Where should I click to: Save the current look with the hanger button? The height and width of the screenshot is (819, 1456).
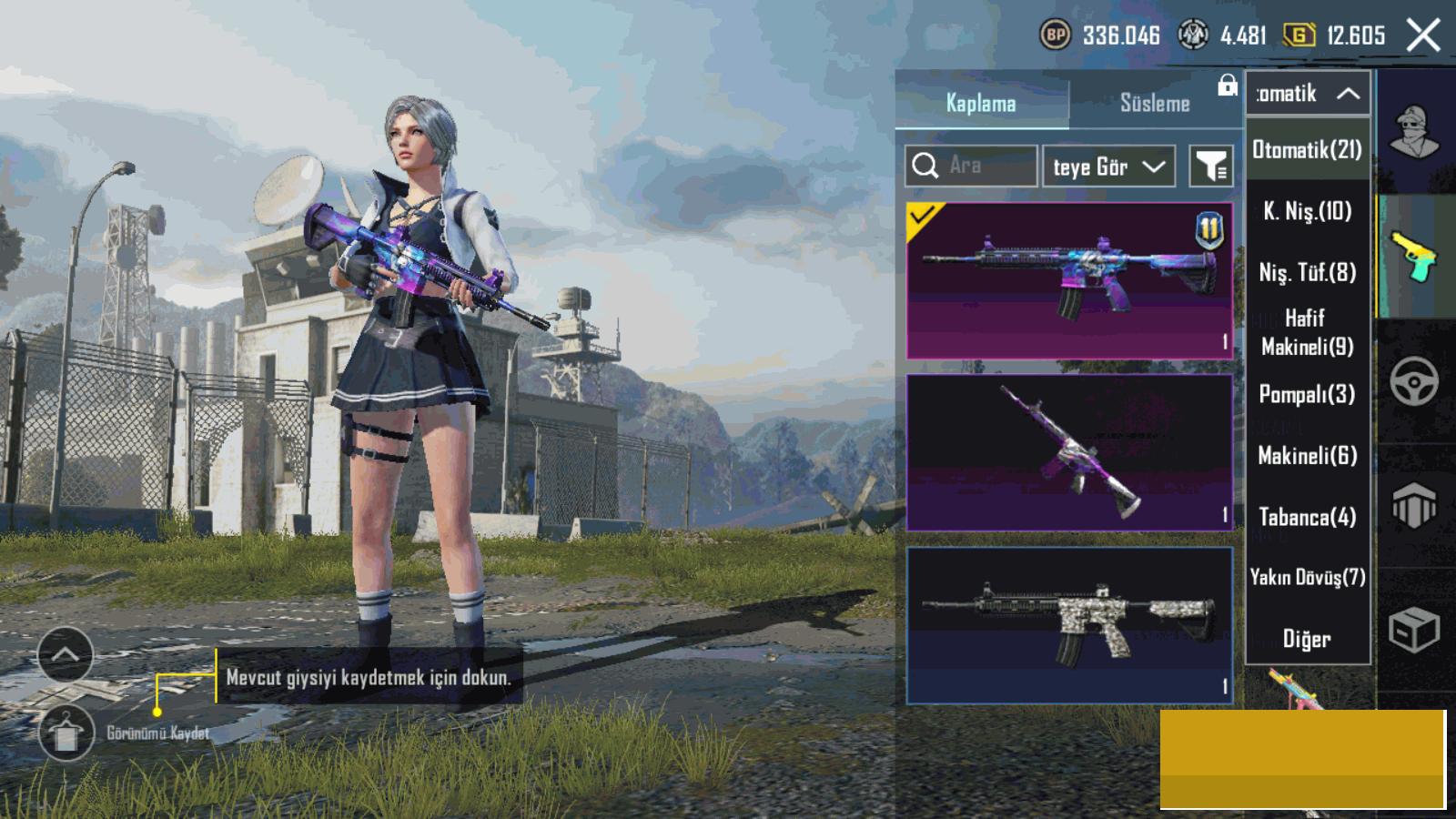tap(66, 733)
